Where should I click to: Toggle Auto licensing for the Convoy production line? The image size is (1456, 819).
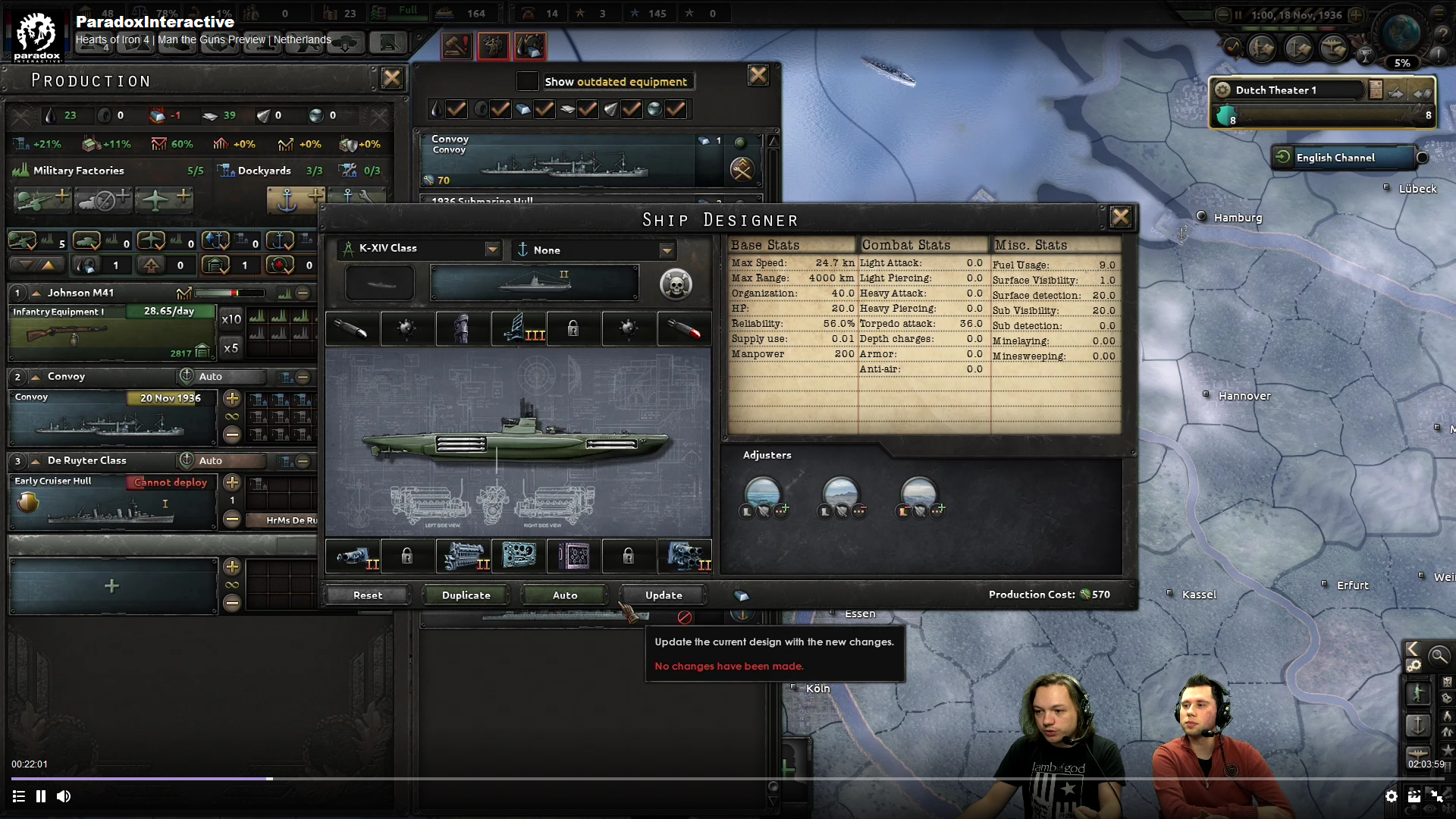pos(219,377)
